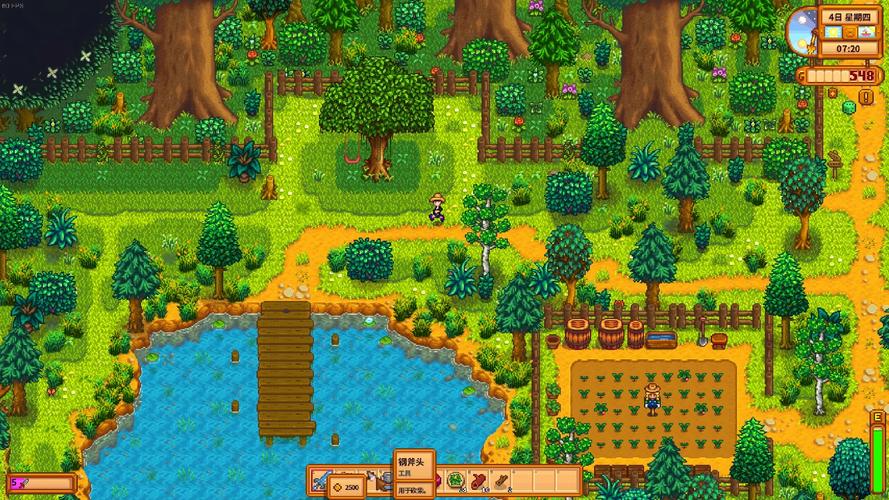This screenshot has height=500, width=889.
Task: Select the green fiber bundle hotbar slot
Action: click(455, 481)
